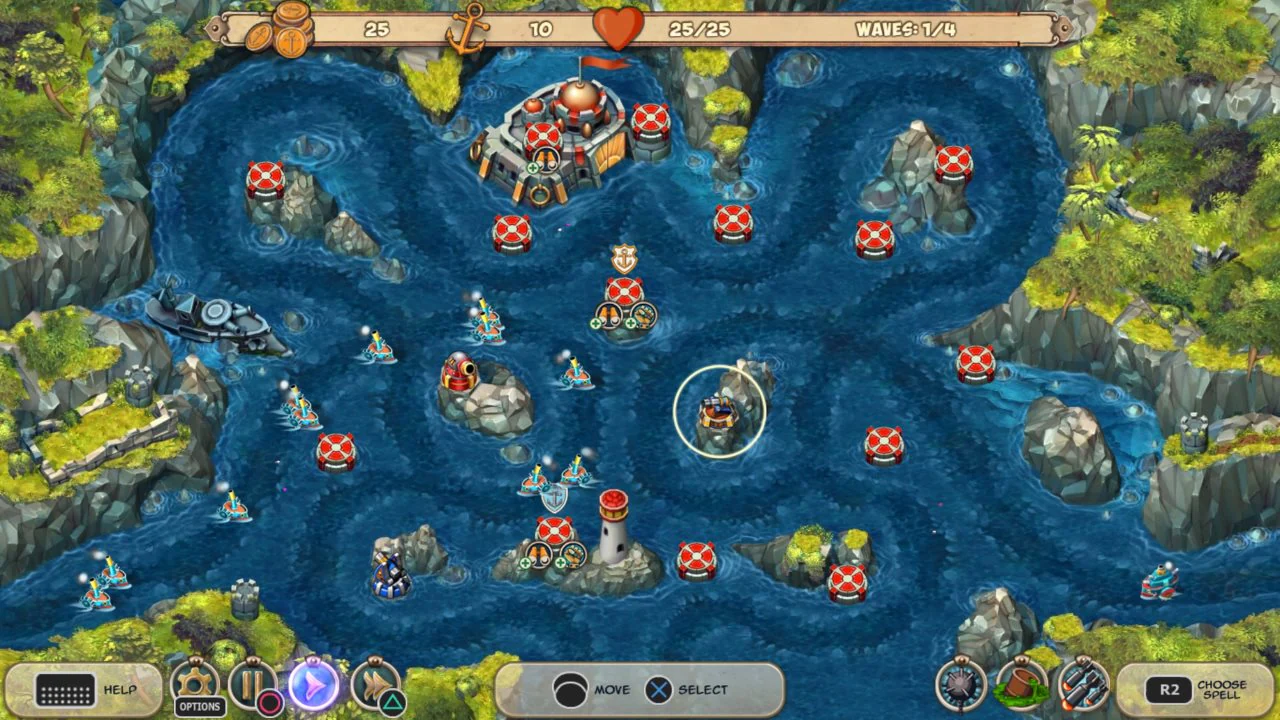This screenshot has width=1280, height=720.
Task: Click the heart health indicator
Action: 618,28
